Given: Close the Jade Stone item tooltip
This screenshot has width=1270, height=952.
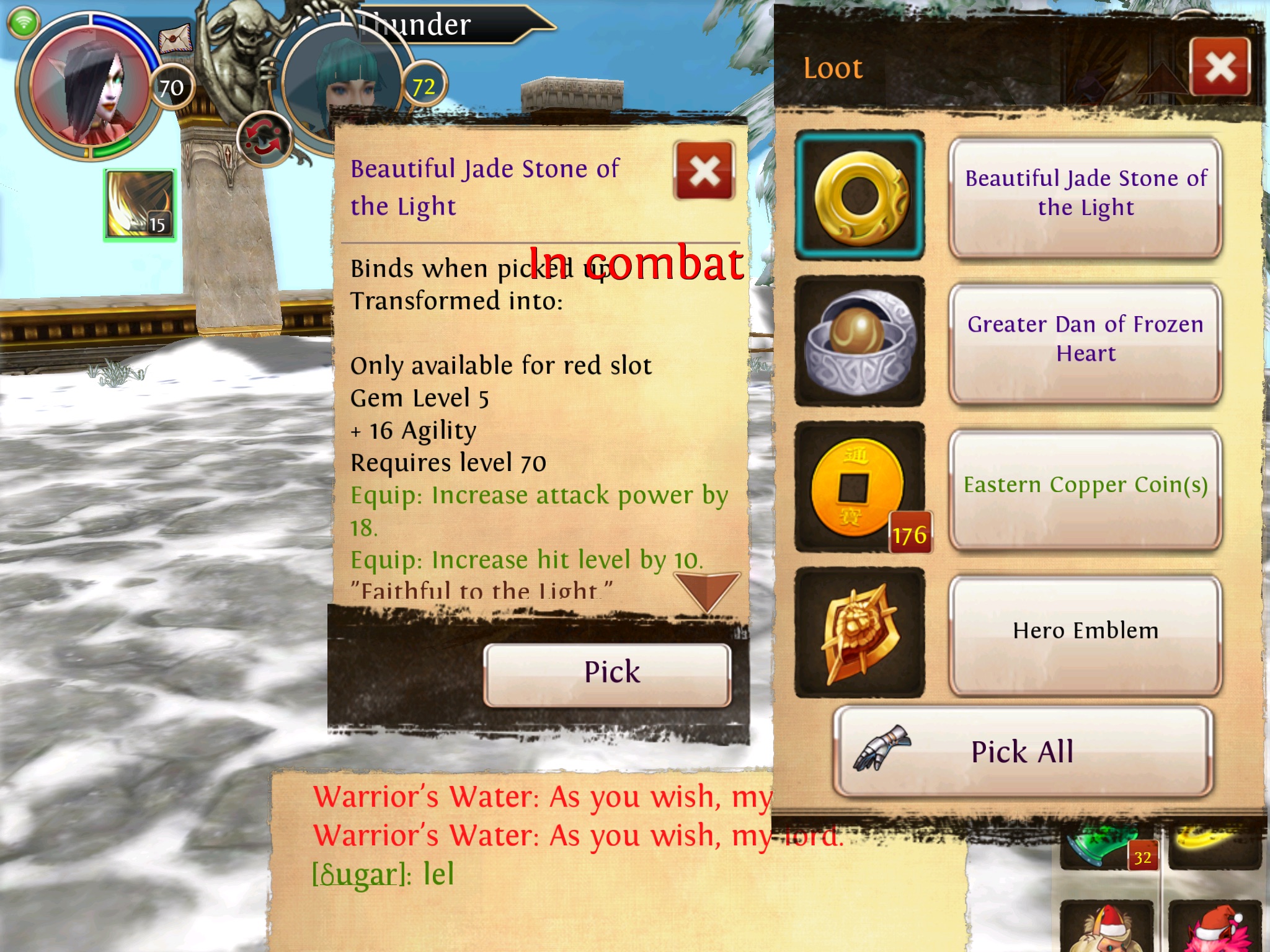Looking at the screenshot, I should tap(704, 171).
